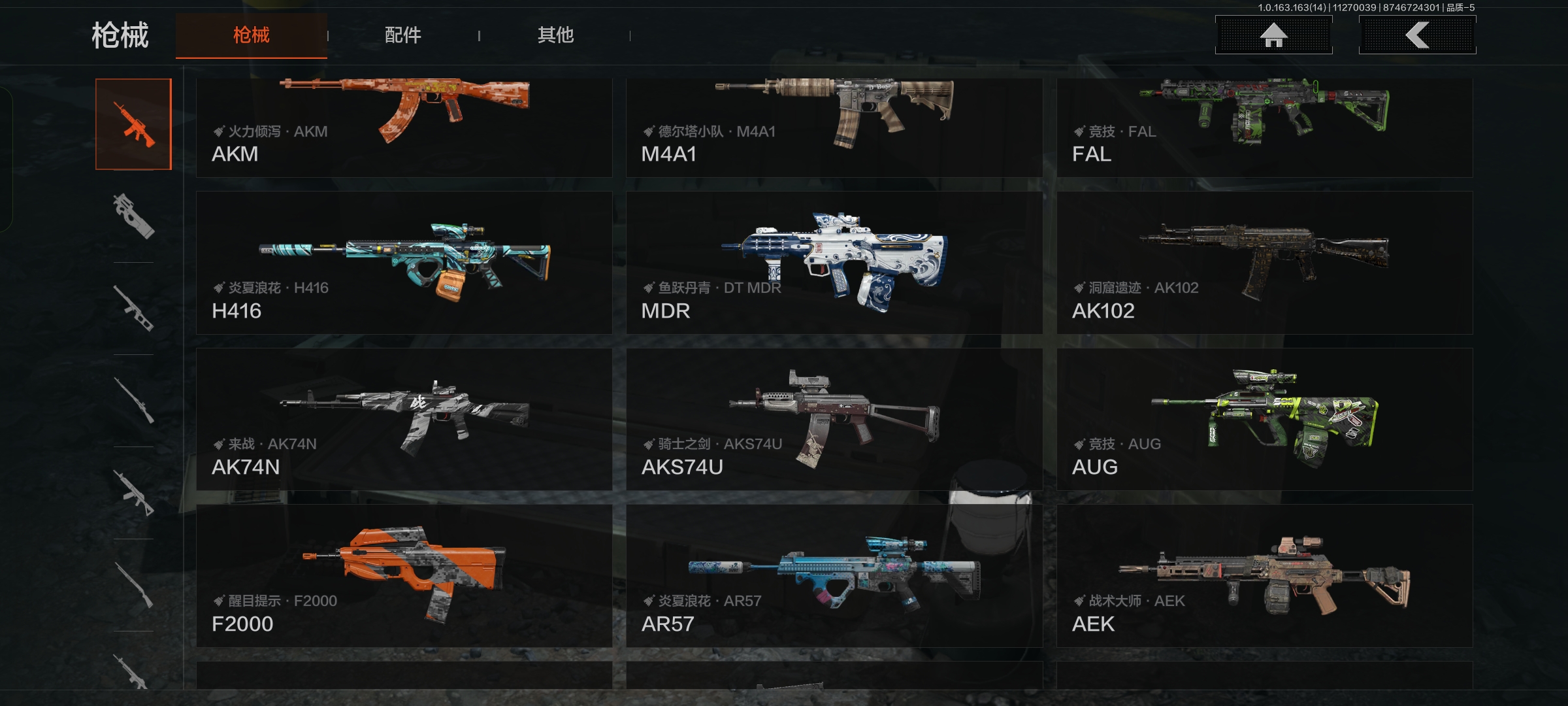Click the back arrow button
The width and height of the screenshot is (1568, 706).
point(1417,35)
